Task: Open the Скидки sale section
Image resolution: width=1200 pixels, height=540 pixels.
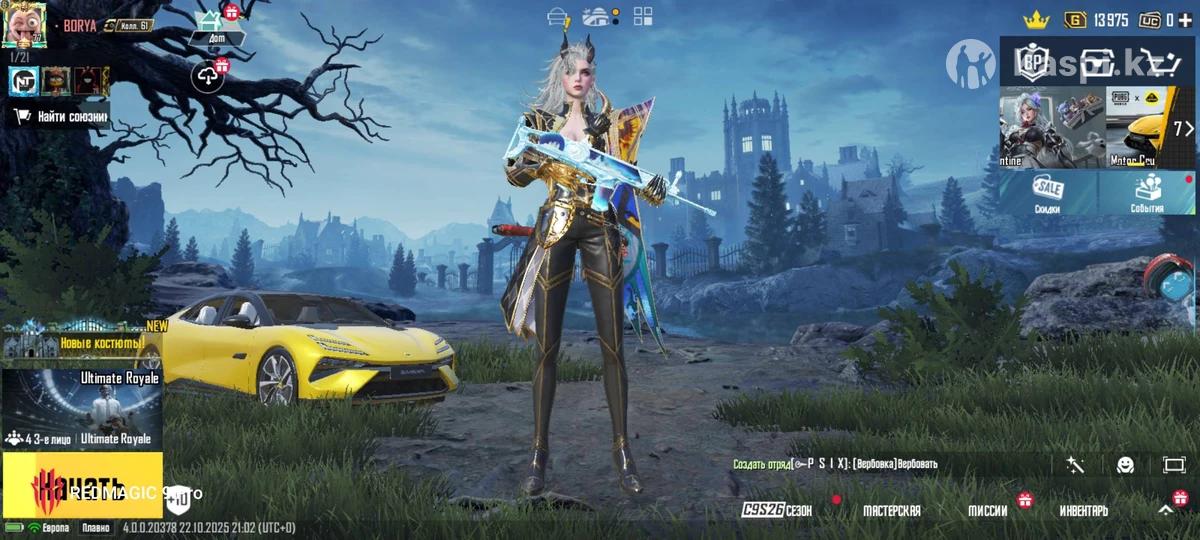Action: 1048,193
